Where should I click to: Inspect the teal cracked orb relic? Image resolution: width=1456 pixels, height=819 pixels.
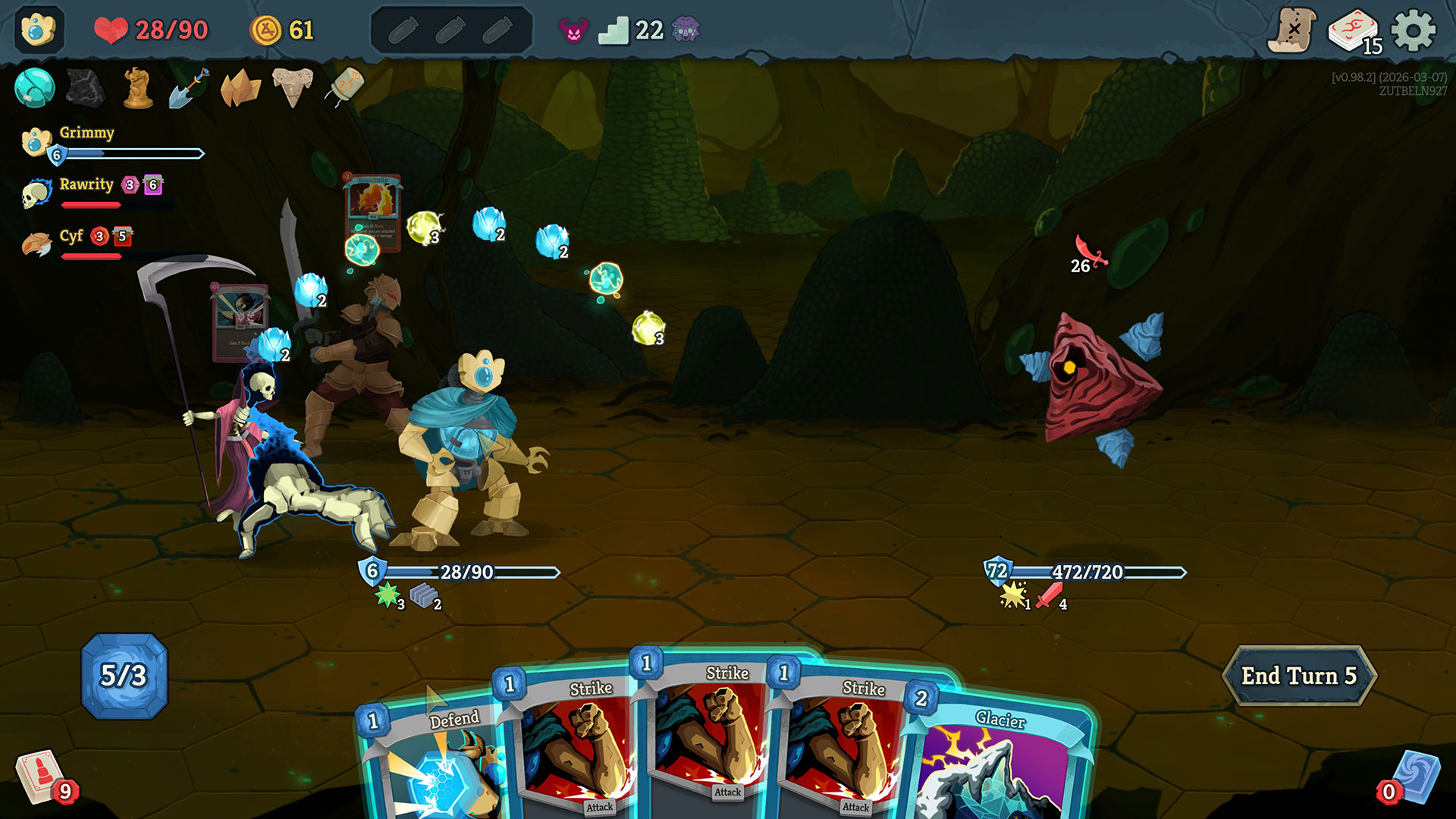34,87
